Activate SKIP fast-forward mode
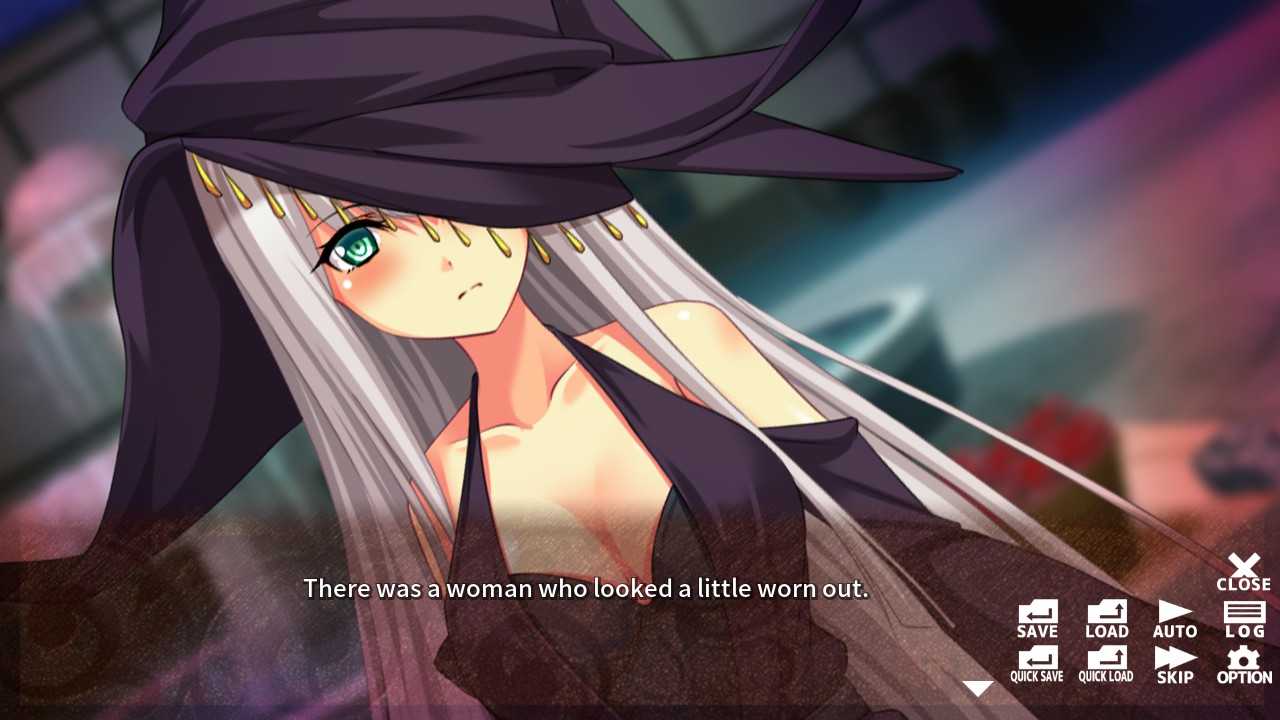This screenshot has height=720, width=1280. coord(1174,663)
